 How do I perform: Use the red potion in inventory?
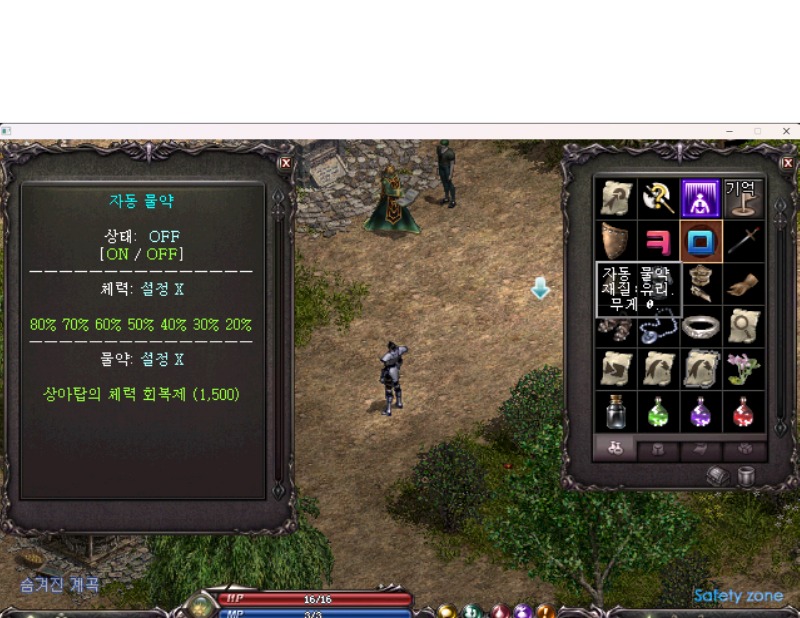coord(743,411)
